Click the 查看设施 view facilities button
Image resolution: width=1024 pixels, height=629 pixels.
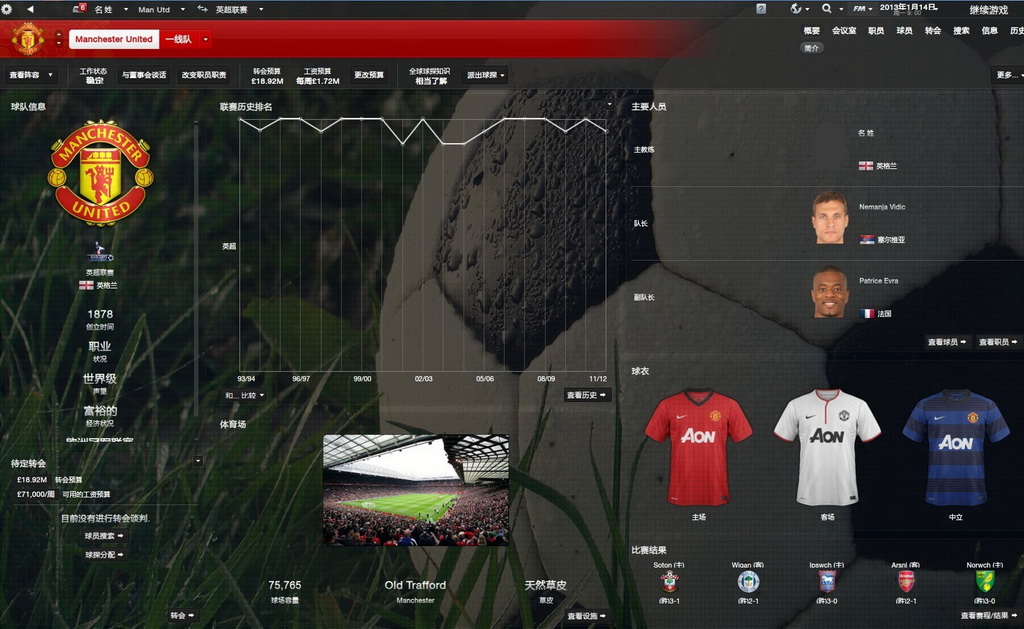[x=587, y=616]
